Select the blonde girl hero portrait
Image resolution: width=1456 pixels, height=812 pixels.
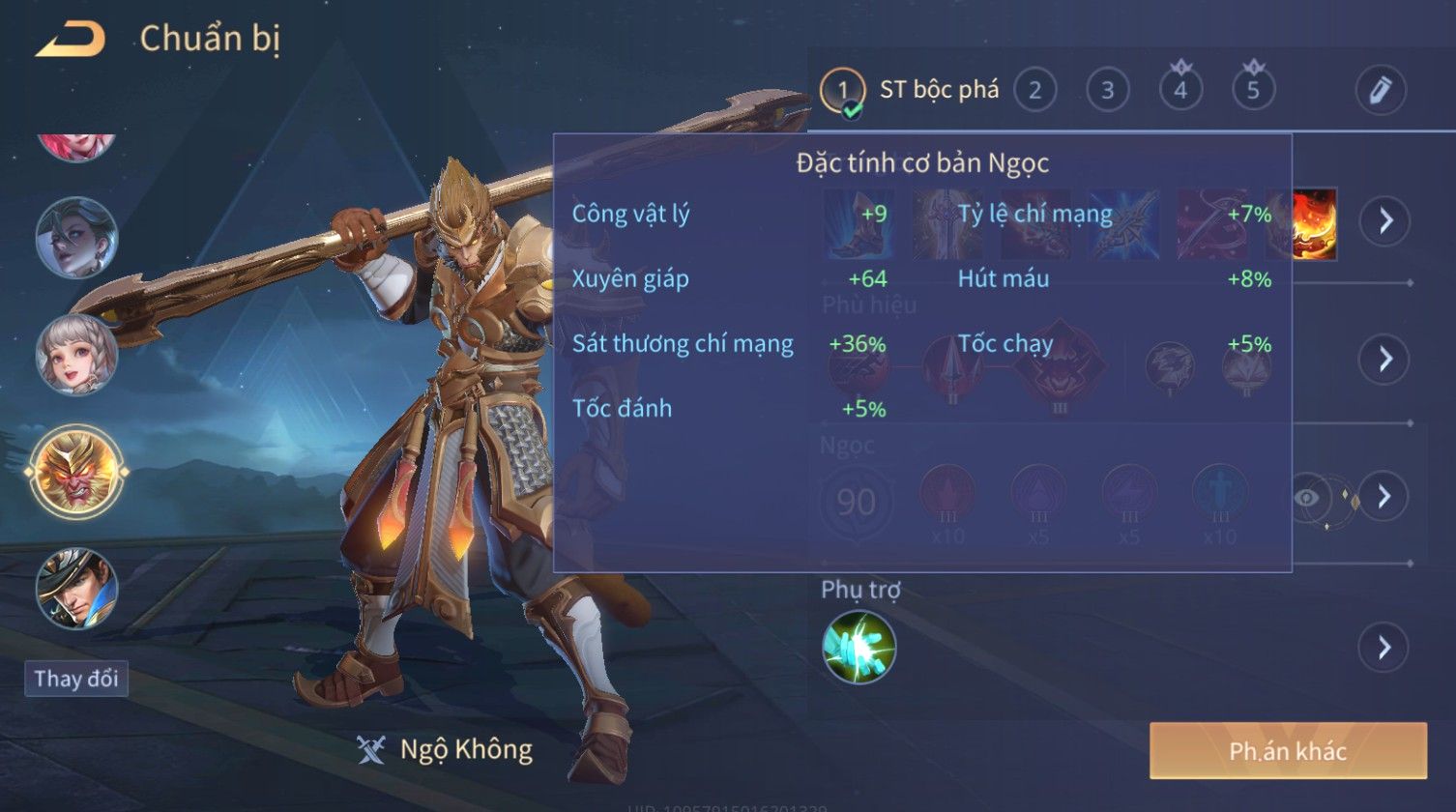(76, 354)
